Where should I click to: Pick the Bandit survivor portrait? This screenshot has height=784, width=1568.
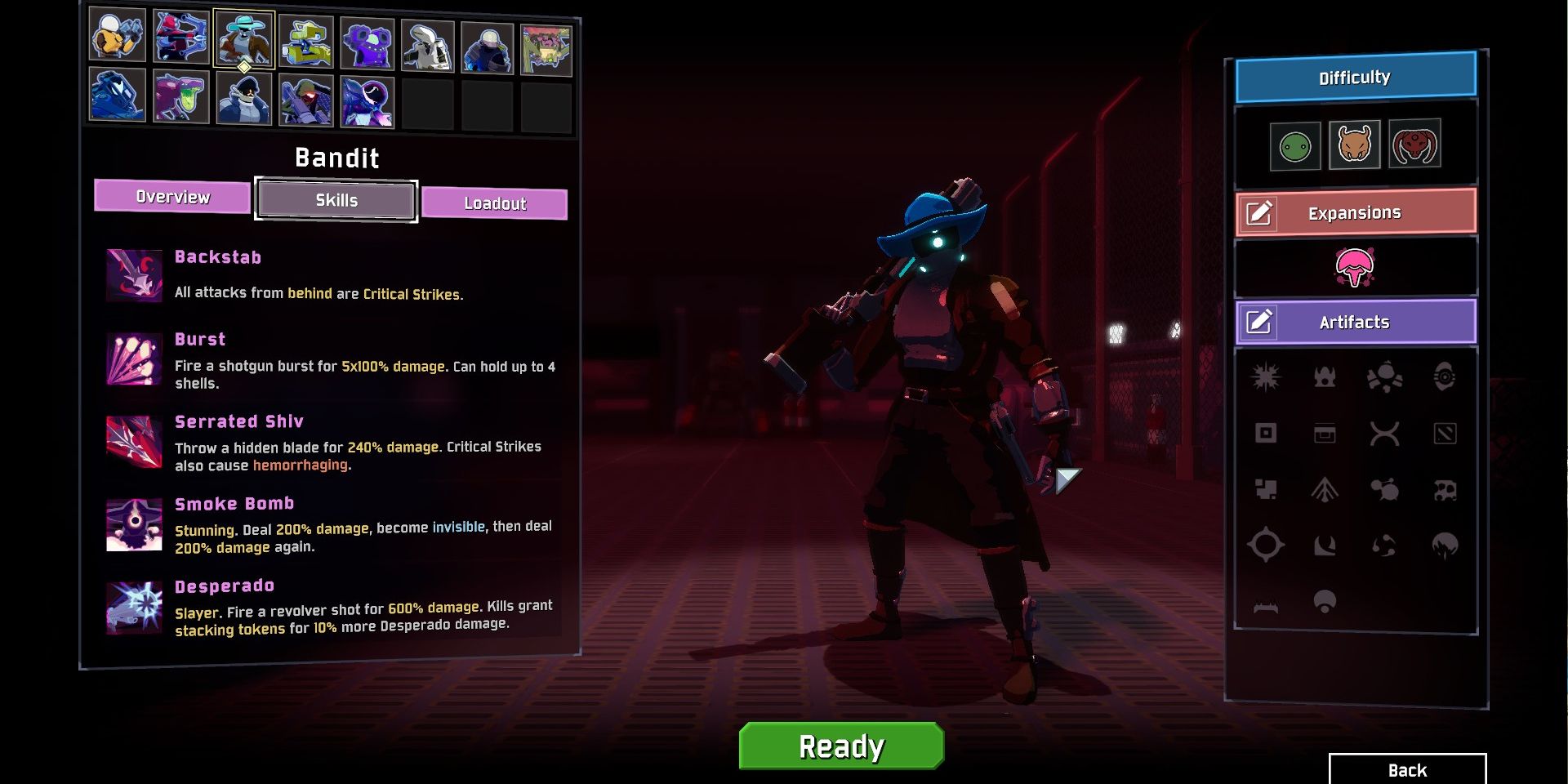coord(243,38)
